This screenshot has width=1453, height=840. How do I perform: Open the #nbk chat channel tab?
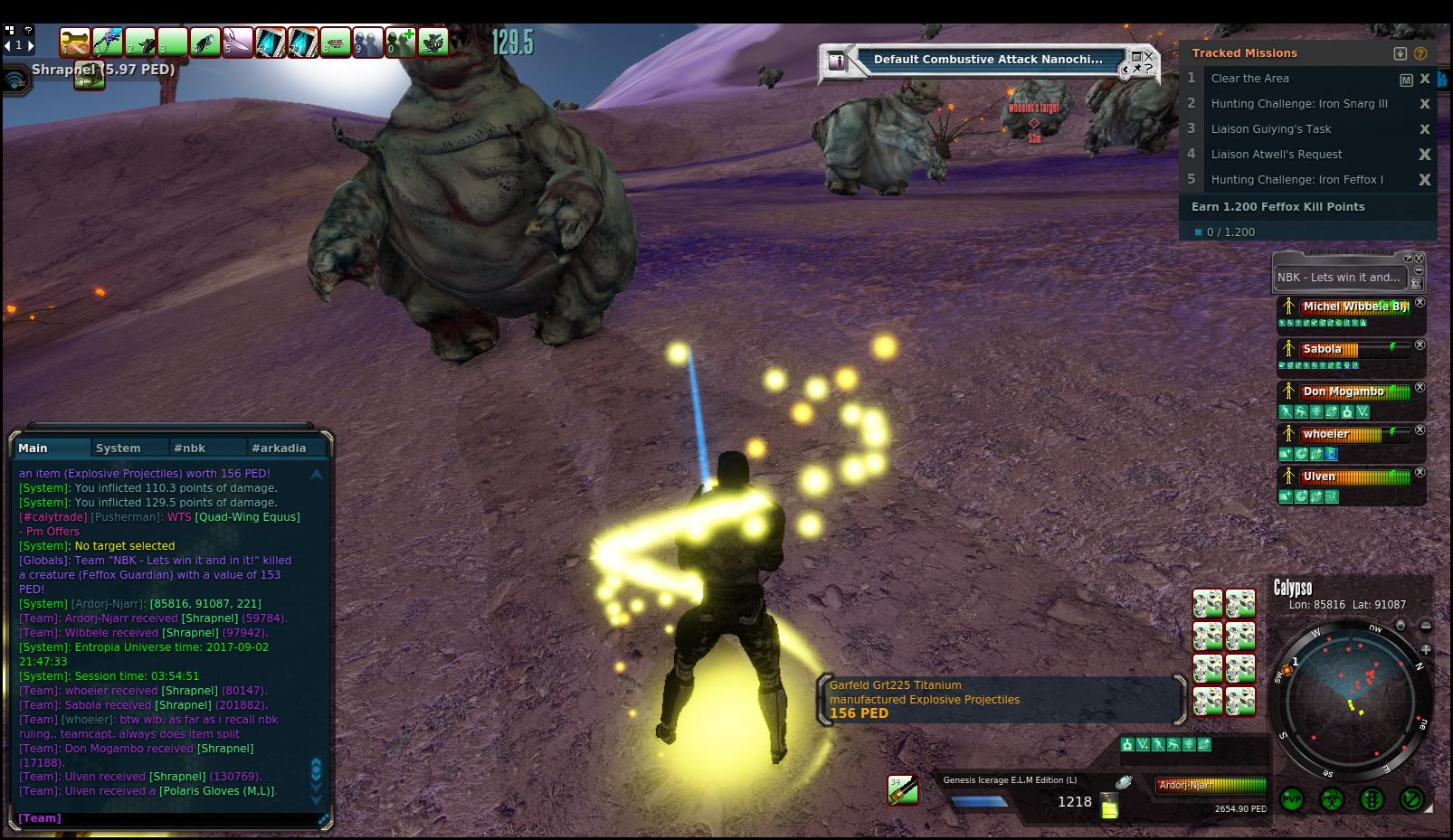(190, 448)
